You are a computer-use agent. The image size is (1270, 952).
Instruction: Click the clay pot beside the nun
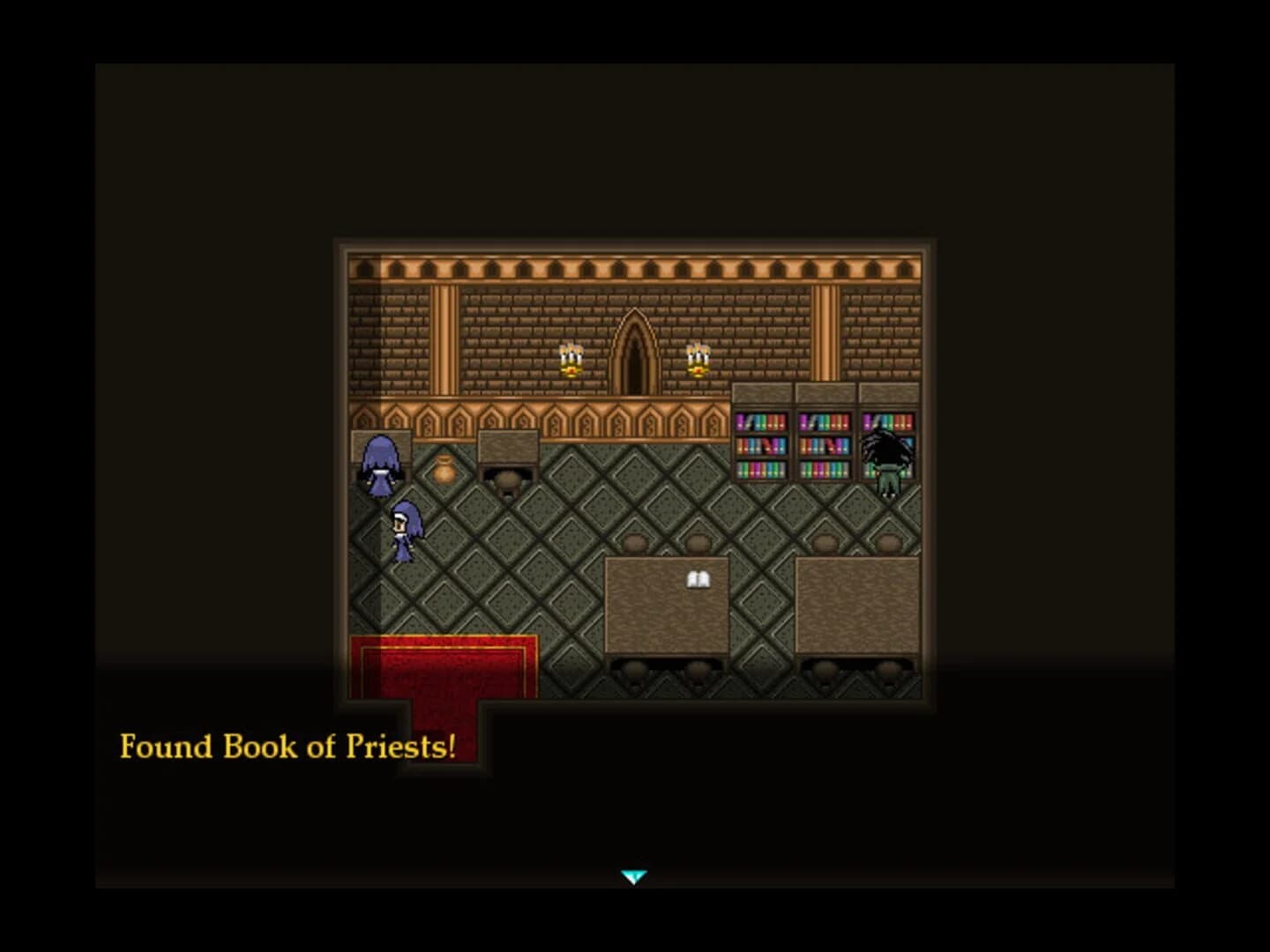point(442,473)
